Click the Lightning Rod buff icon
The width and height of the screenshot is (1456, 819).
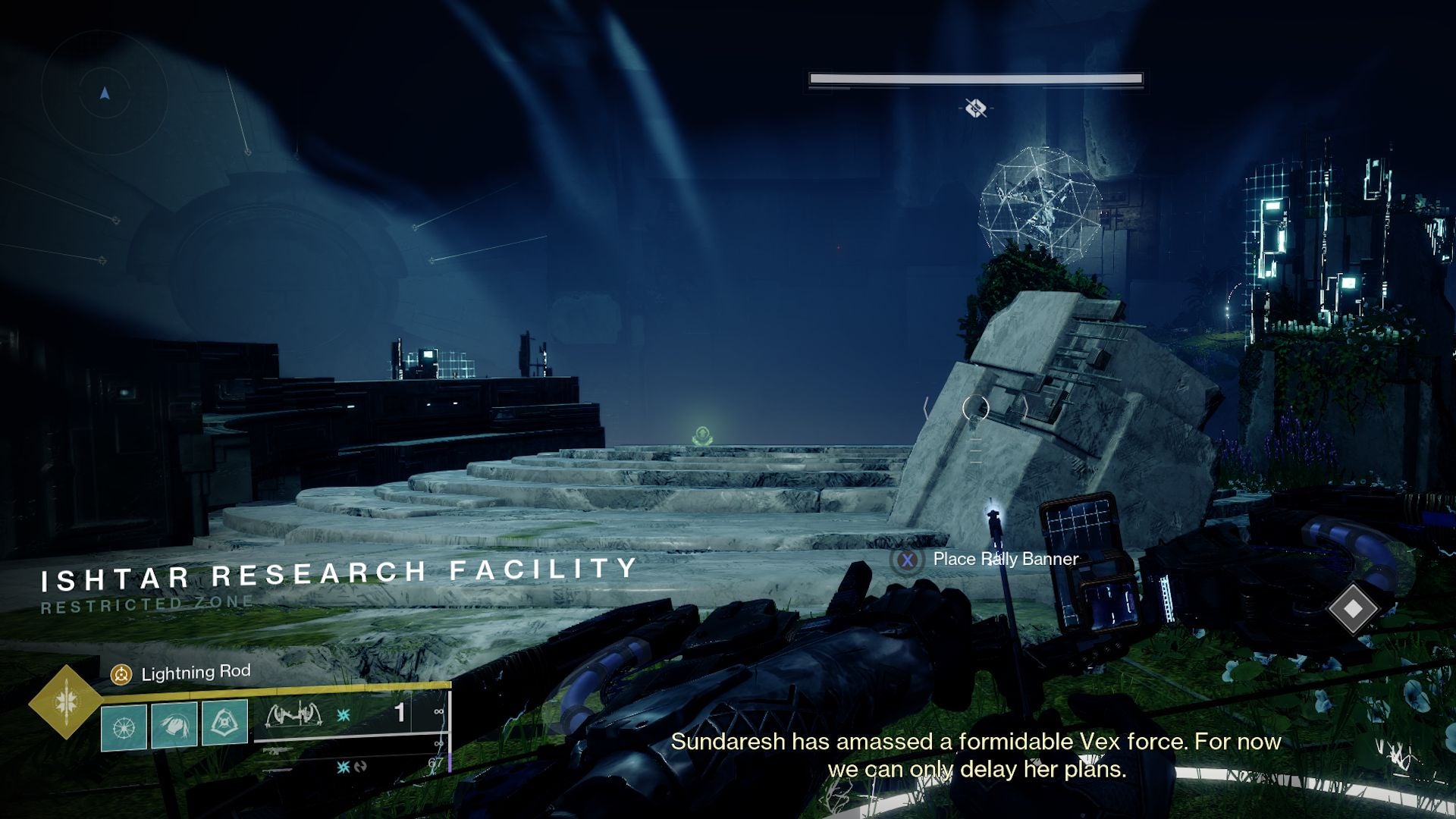pyautogui.click(x=121, y=673)
